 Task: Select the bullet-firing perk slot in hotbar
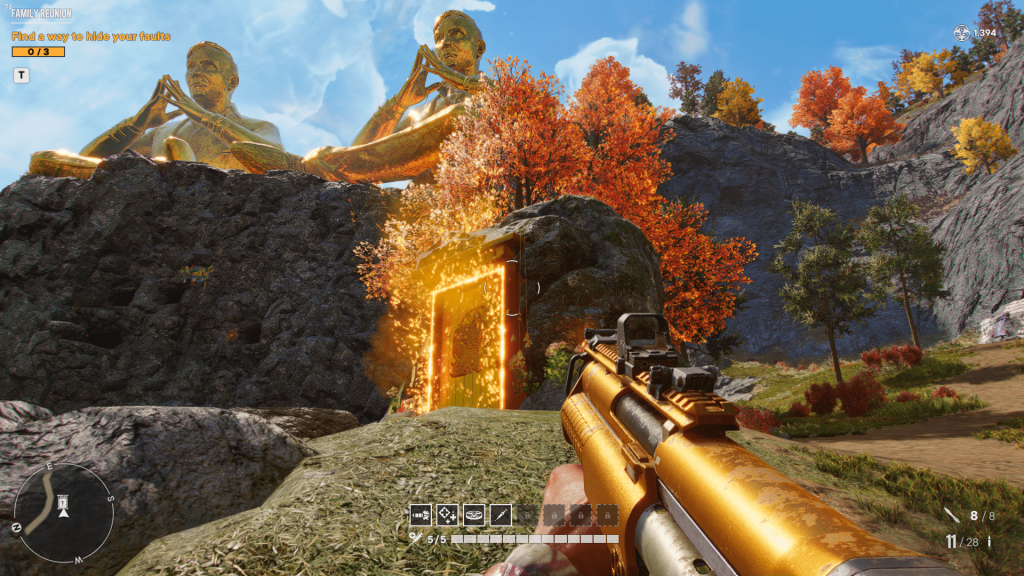[x=420, y=515]
